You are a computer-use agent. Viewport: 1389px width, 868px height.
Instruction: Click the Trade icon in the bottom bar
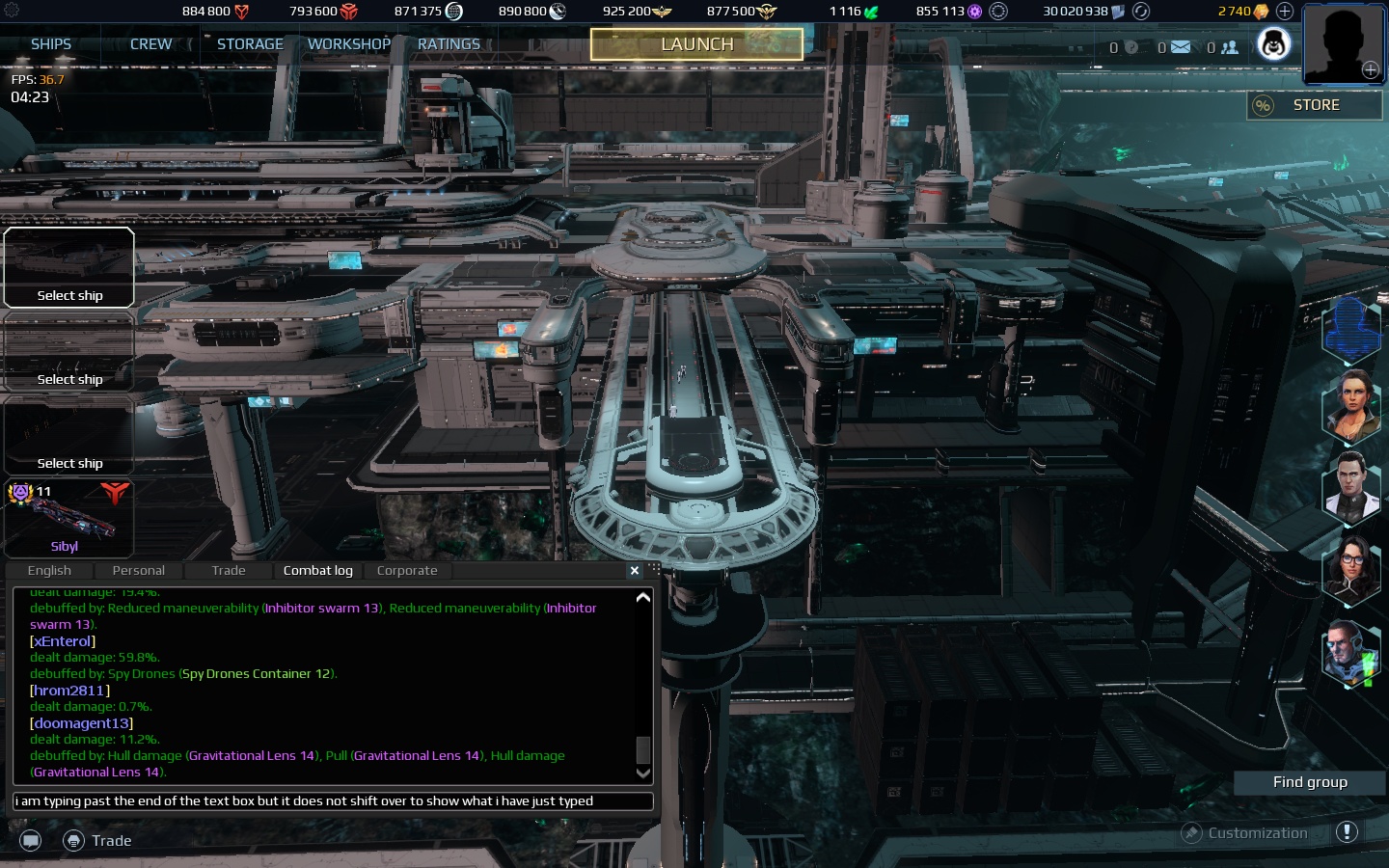[x=74, y=840]
